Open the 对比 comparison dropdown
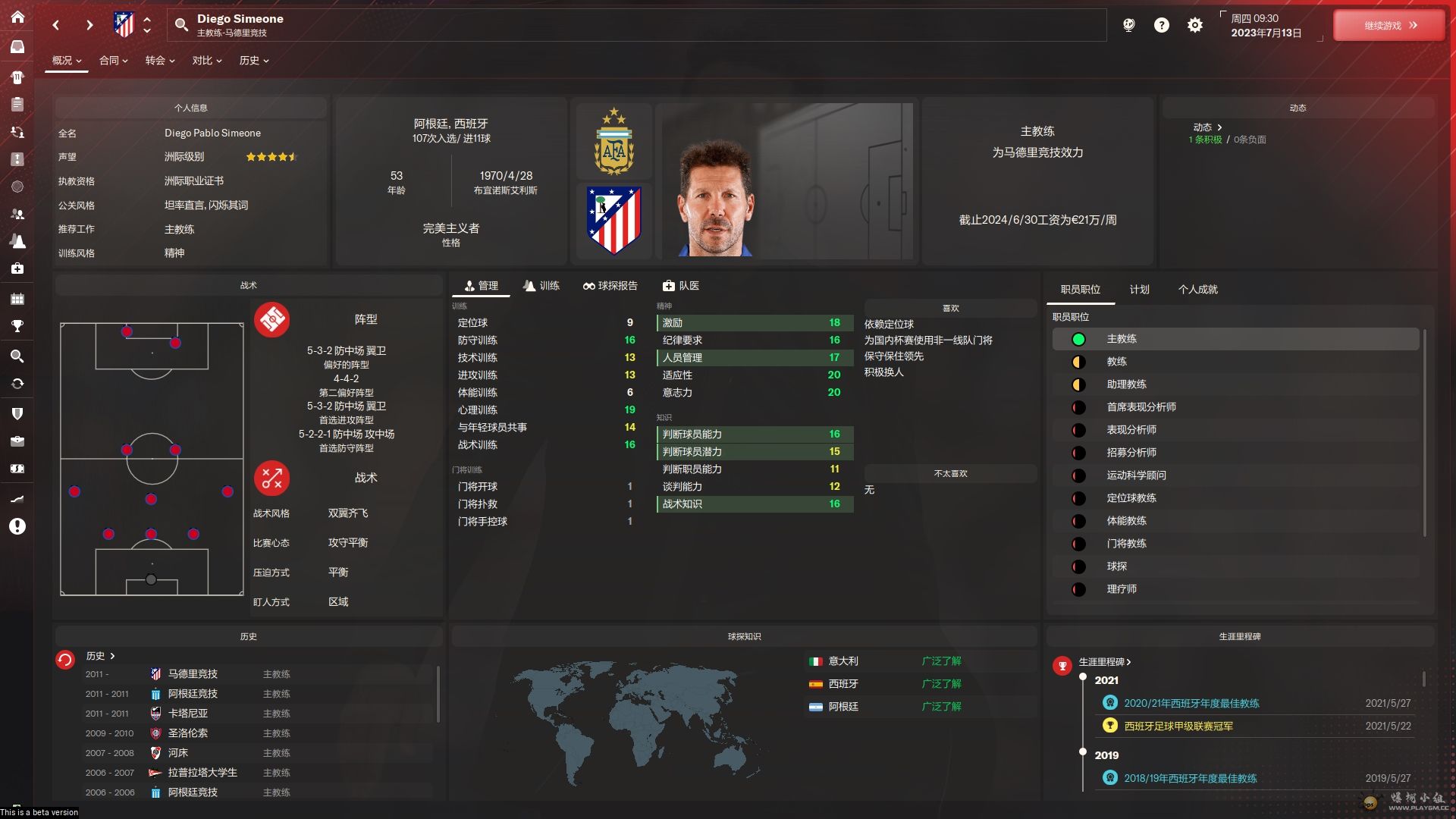Image resolution: width=1456 pixels, height=819 pixels. tap(206, 61)
